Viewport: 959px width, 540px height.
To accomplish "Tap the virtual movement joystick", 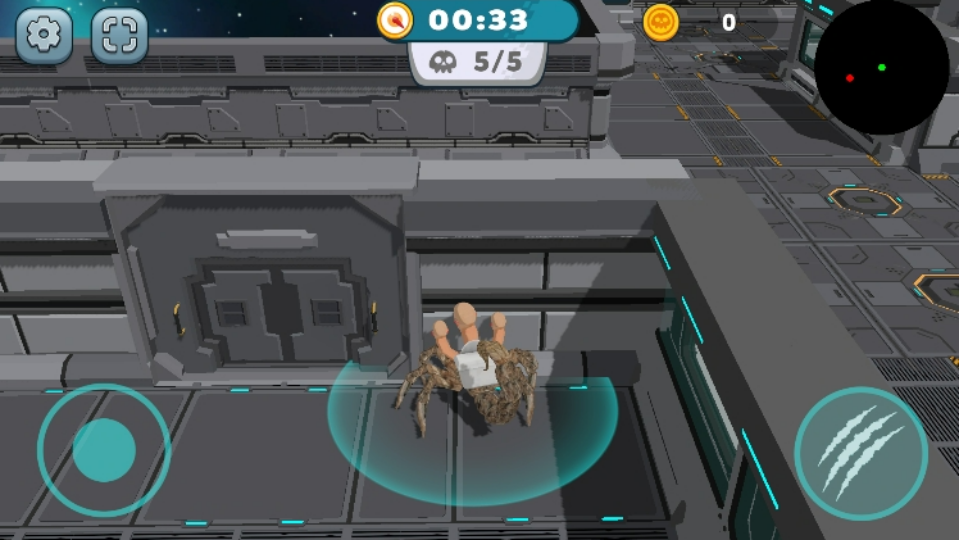I will 104,450.
